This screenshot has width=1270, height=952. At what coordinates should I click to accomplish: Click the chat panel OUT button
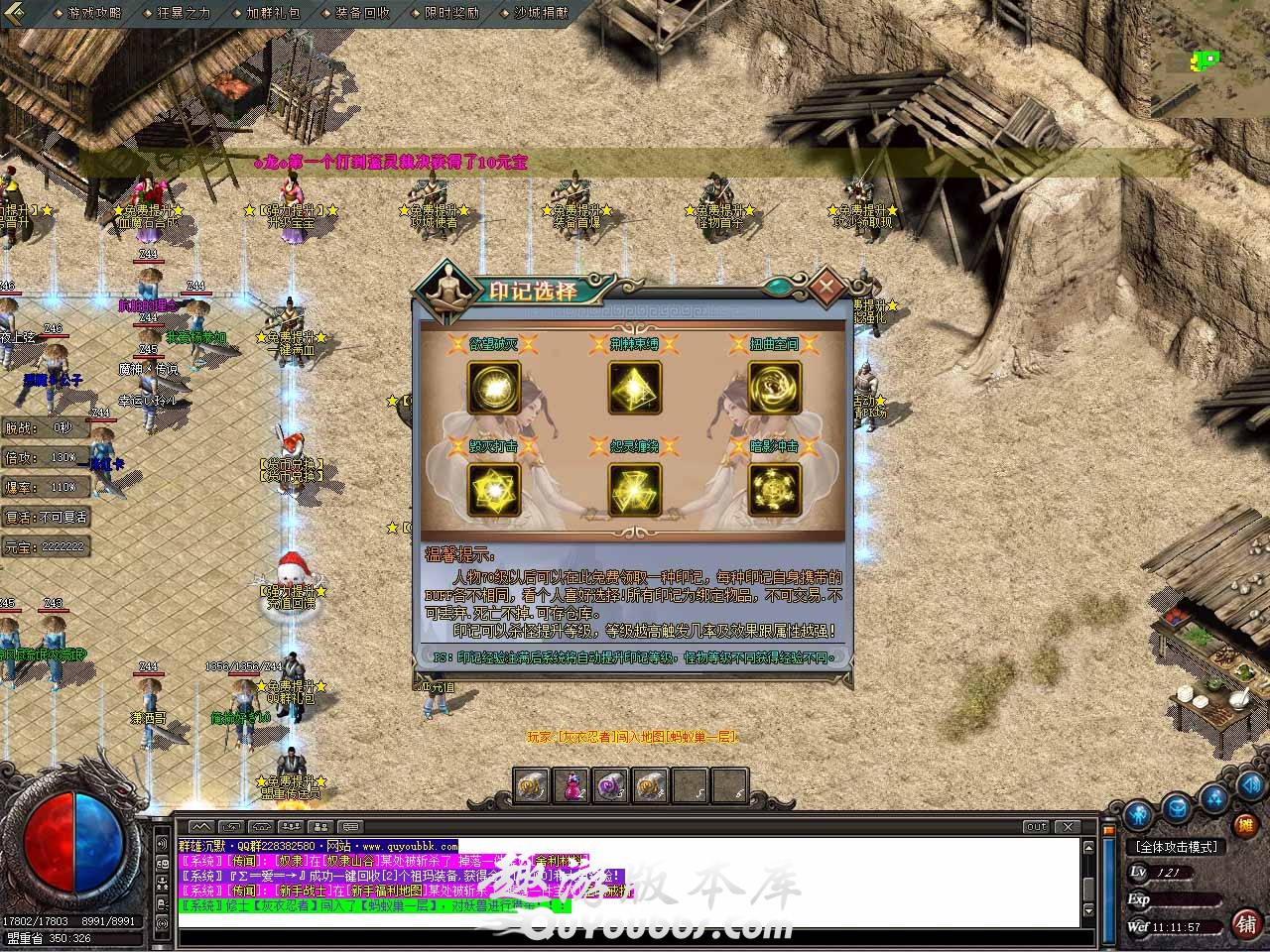tap(1036, 826)
